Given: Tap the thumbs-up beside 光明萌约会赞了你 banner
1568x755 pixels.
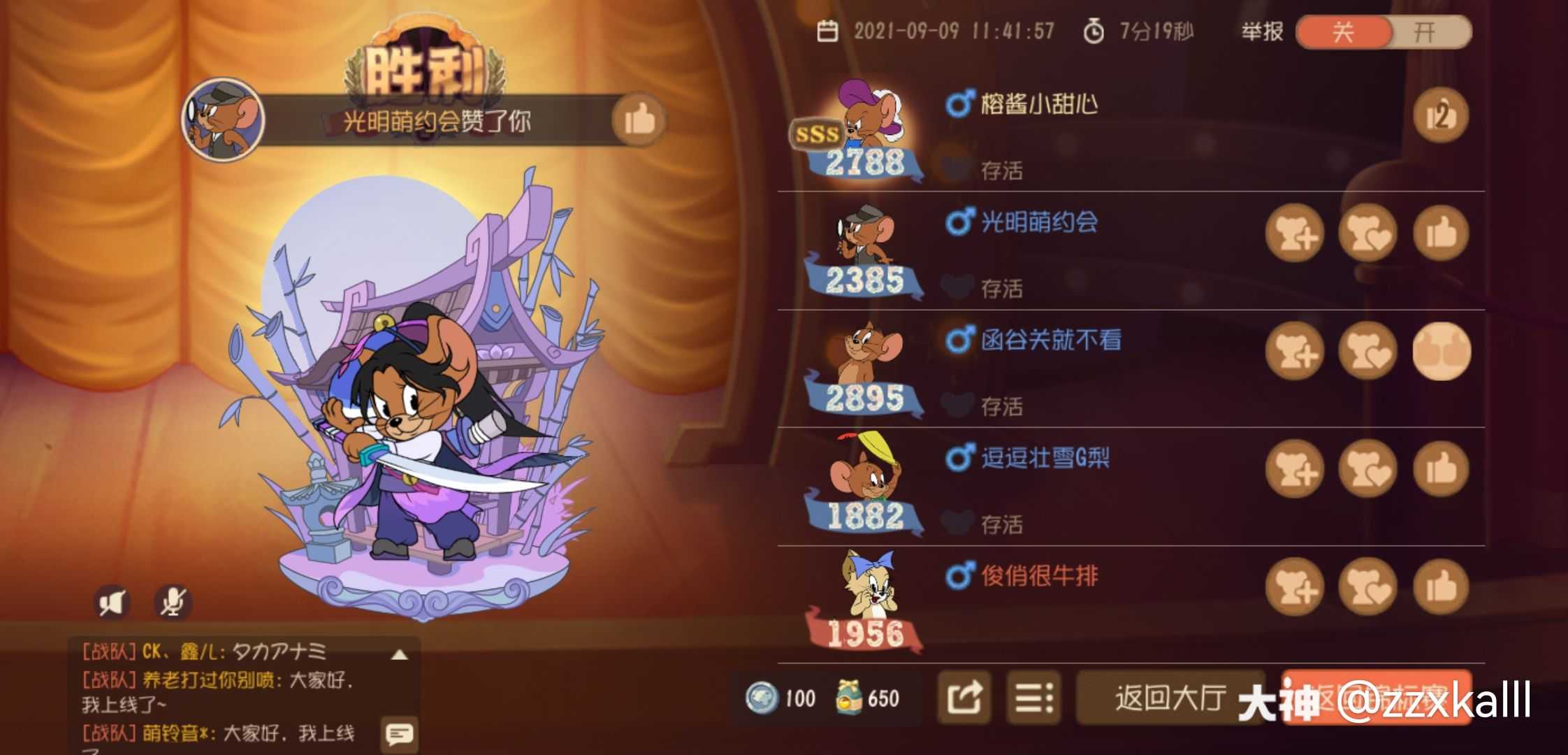Looking at the screenshot, I should 640,120.
